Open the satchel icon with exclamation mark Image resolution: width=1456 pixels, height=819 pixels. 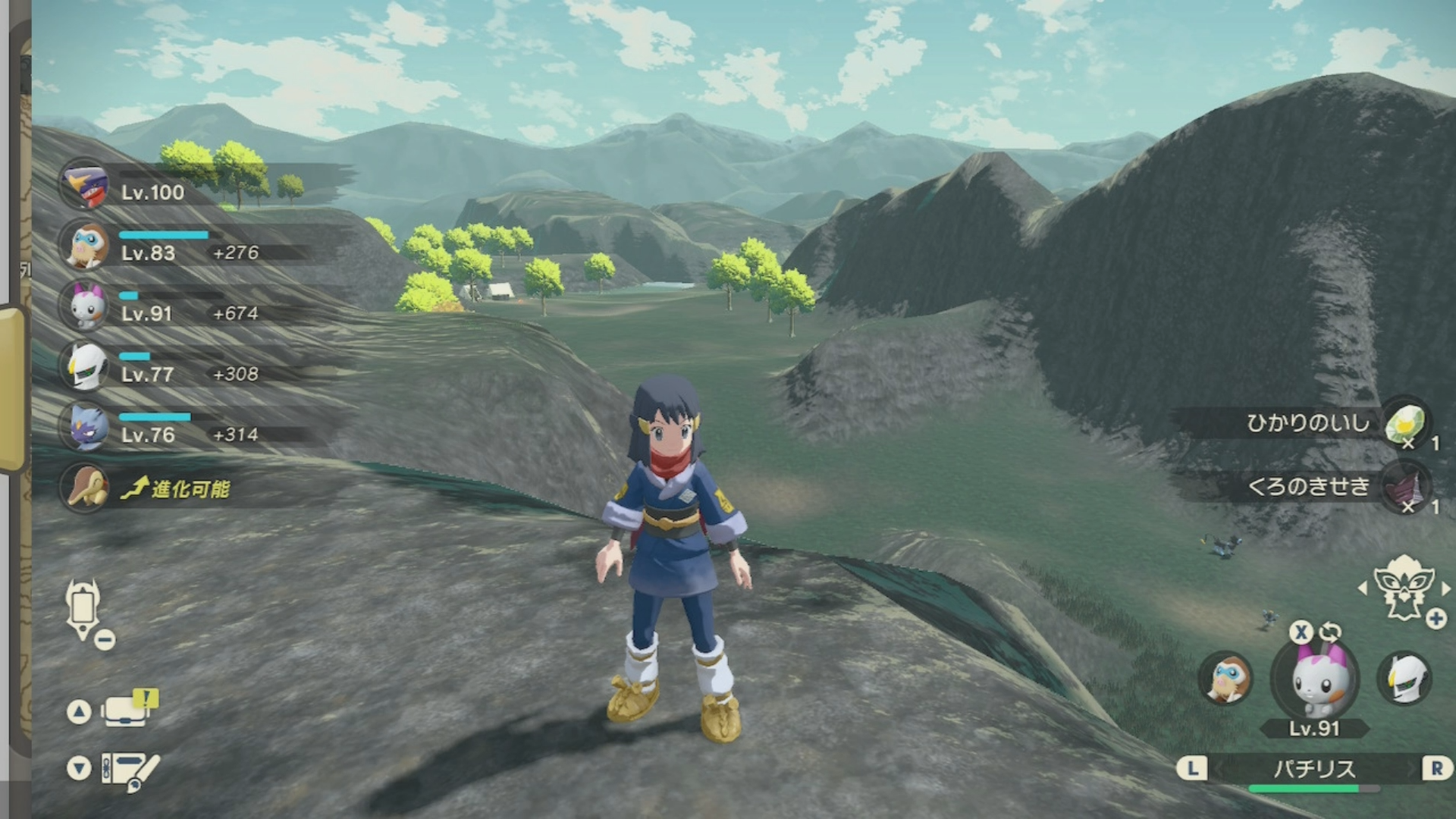pyautogui.click(x=127, y=709)
